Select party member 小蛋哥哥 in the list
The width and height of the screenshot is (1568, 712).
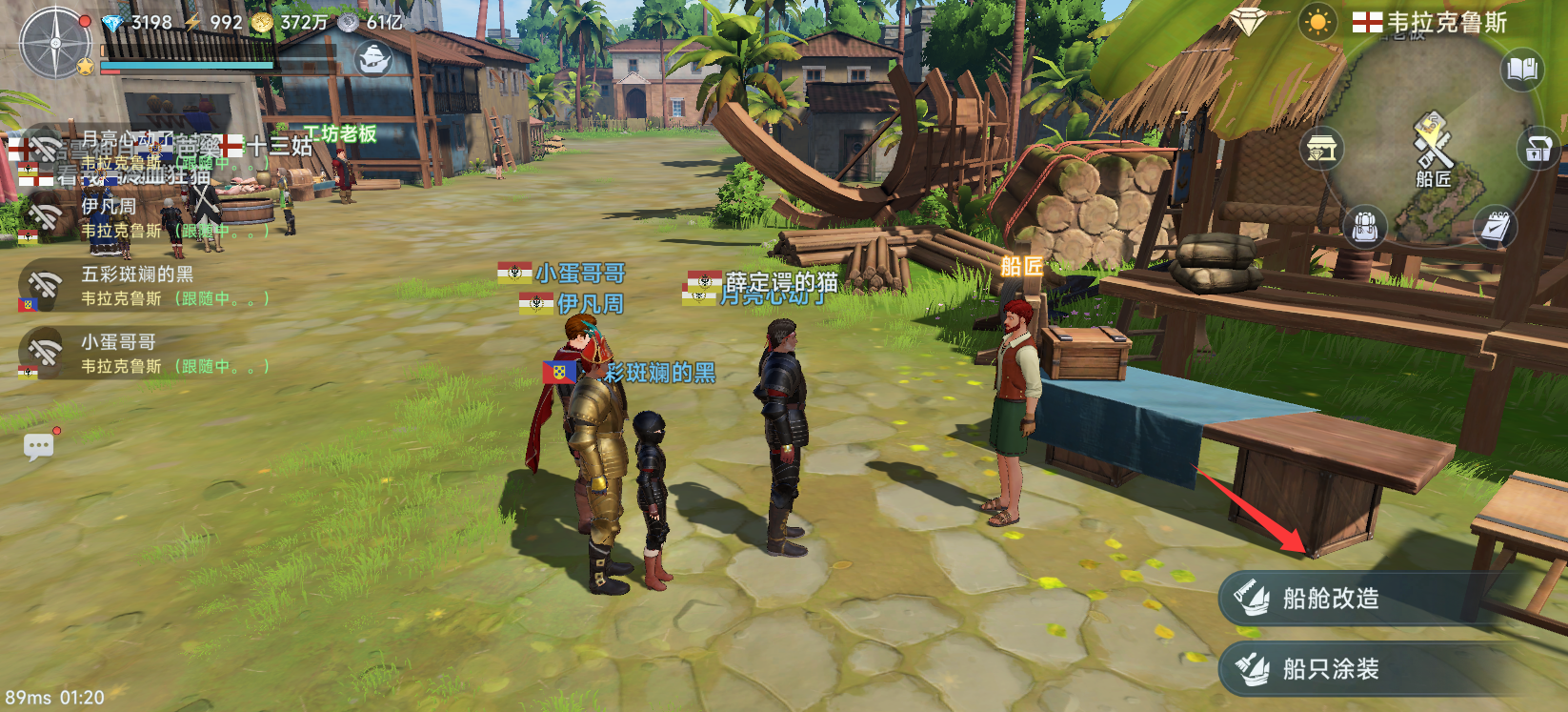click(143, 354)
